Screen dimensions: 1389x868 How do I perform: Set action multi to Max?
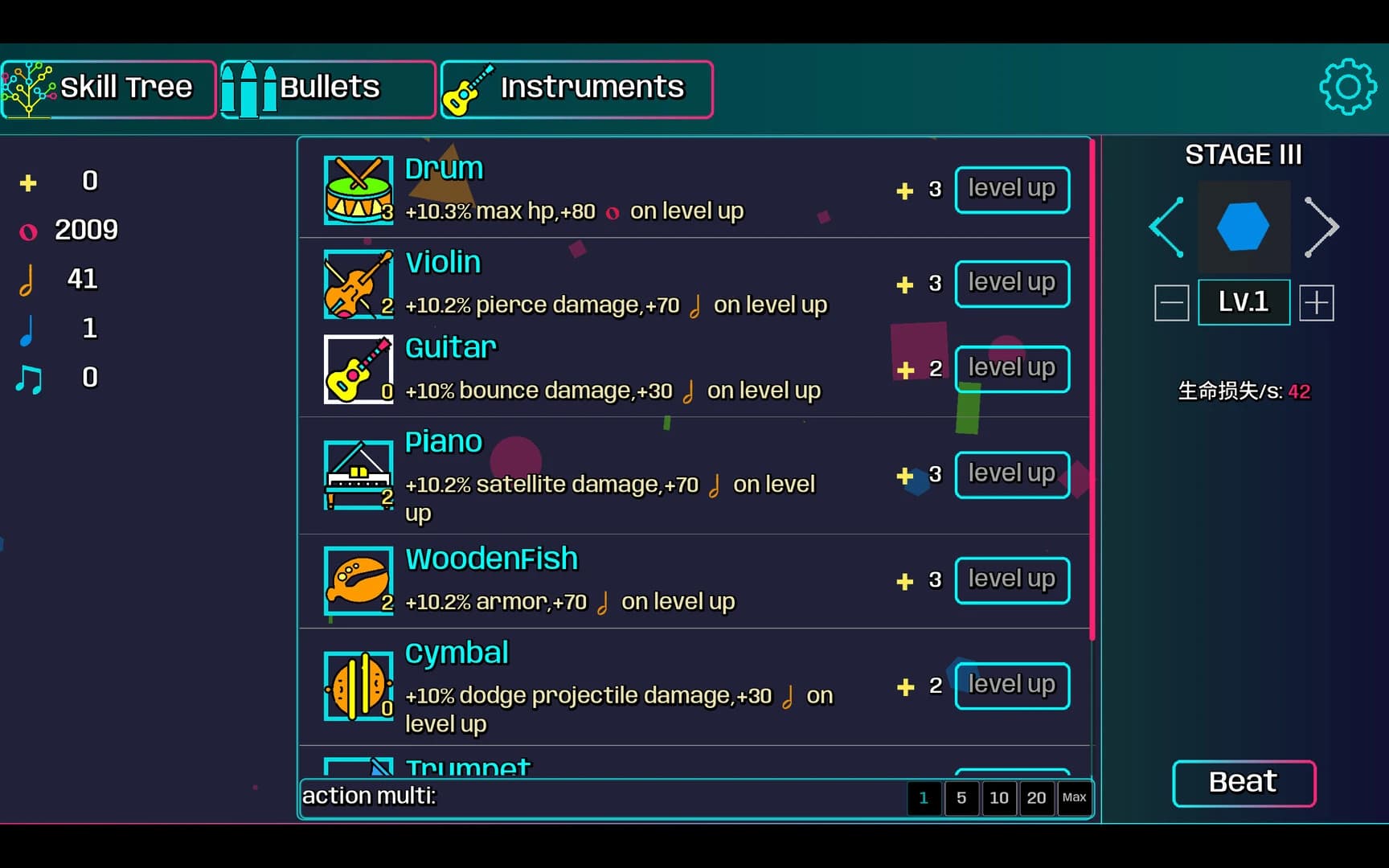point(1075,798)
